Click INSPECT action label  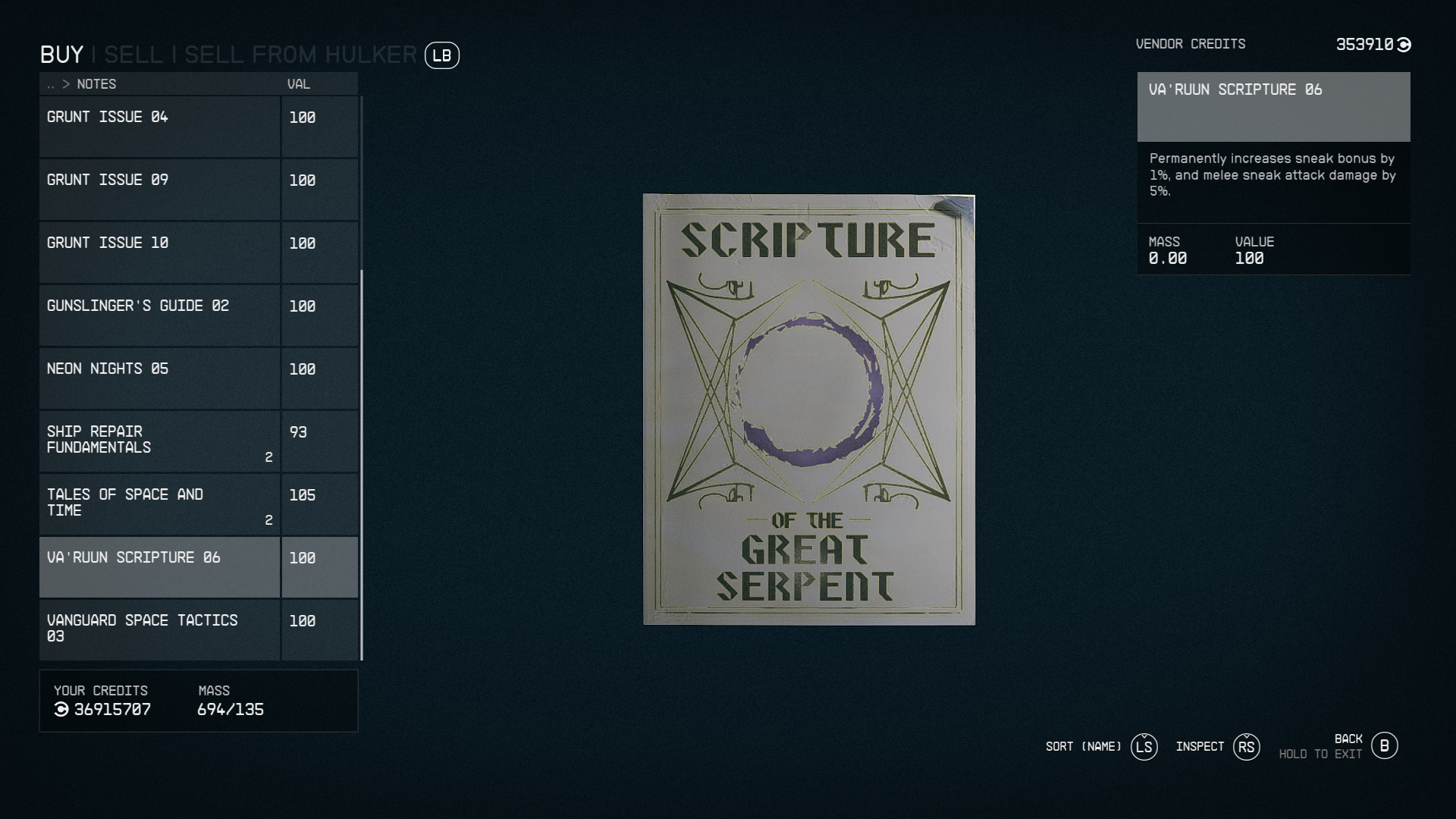tap(1200, 747)
